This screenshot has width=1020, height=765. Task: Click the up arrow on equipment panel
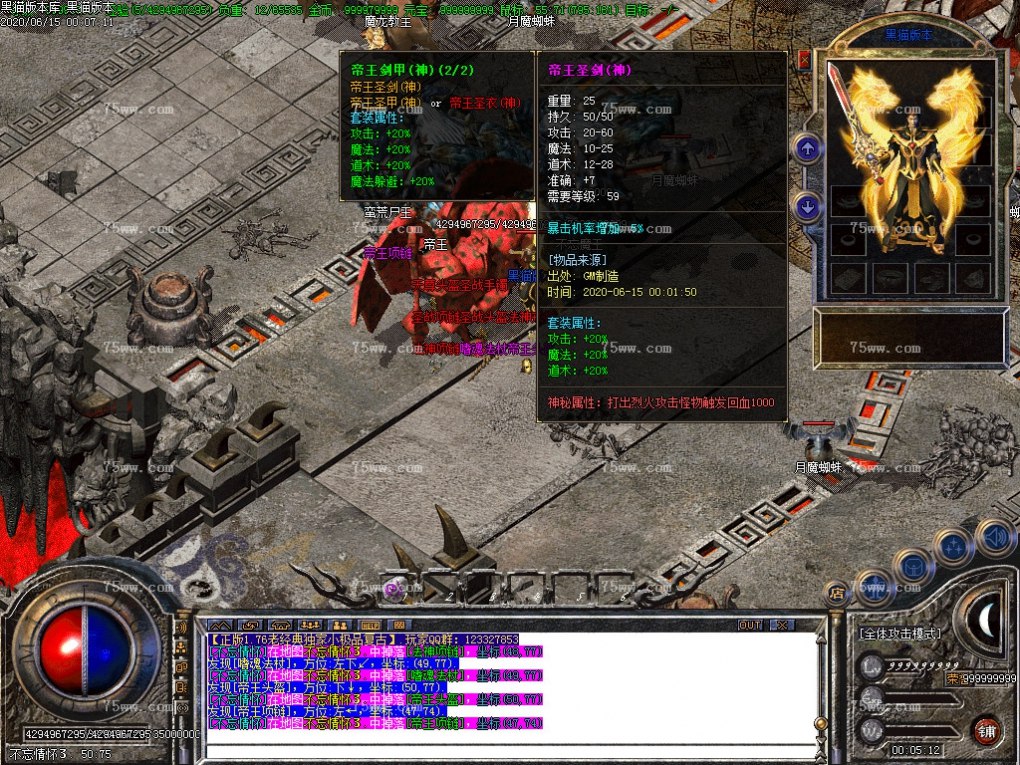pos(807,150)
